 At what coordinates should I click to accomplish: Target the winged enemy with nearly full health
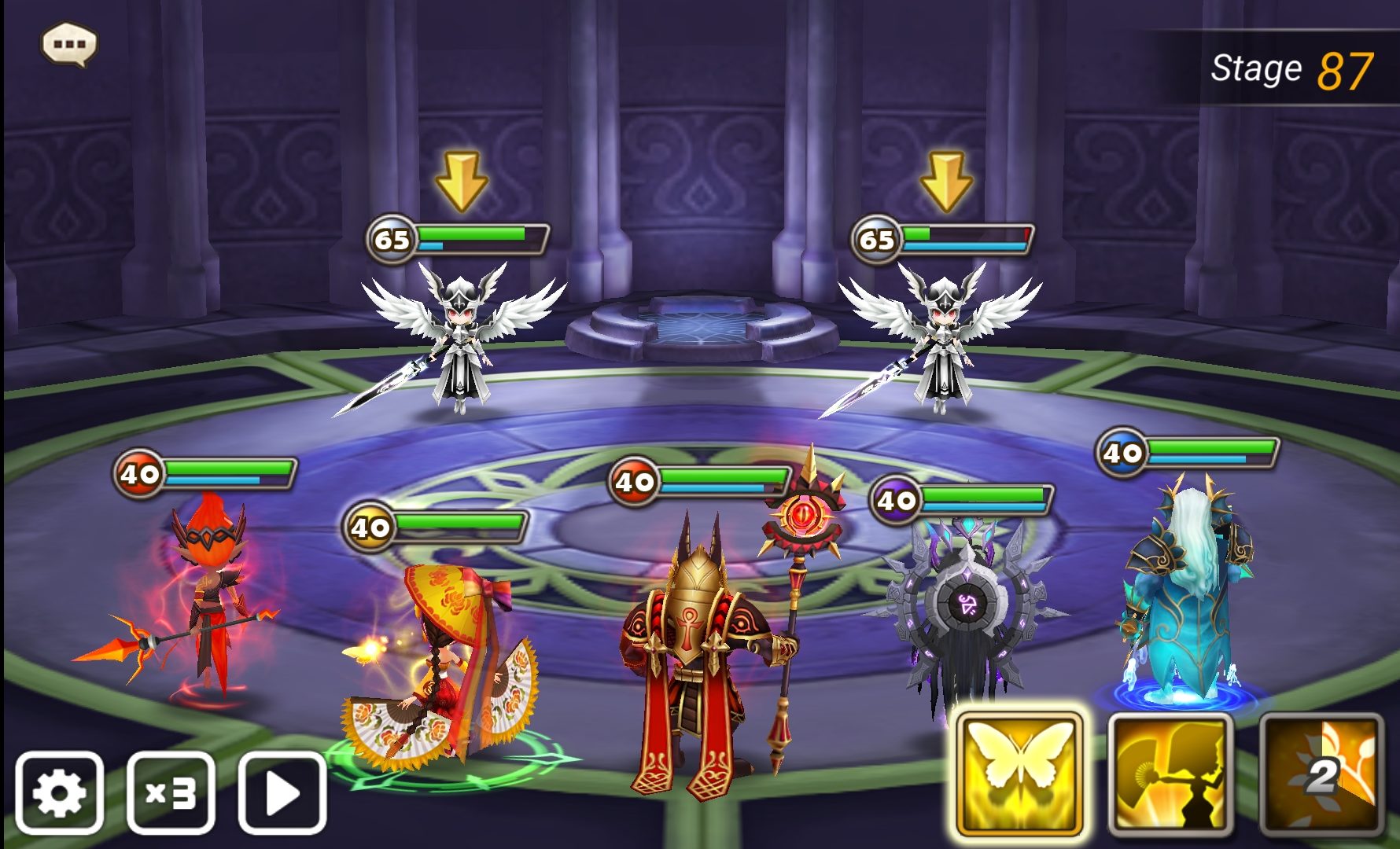462,338
